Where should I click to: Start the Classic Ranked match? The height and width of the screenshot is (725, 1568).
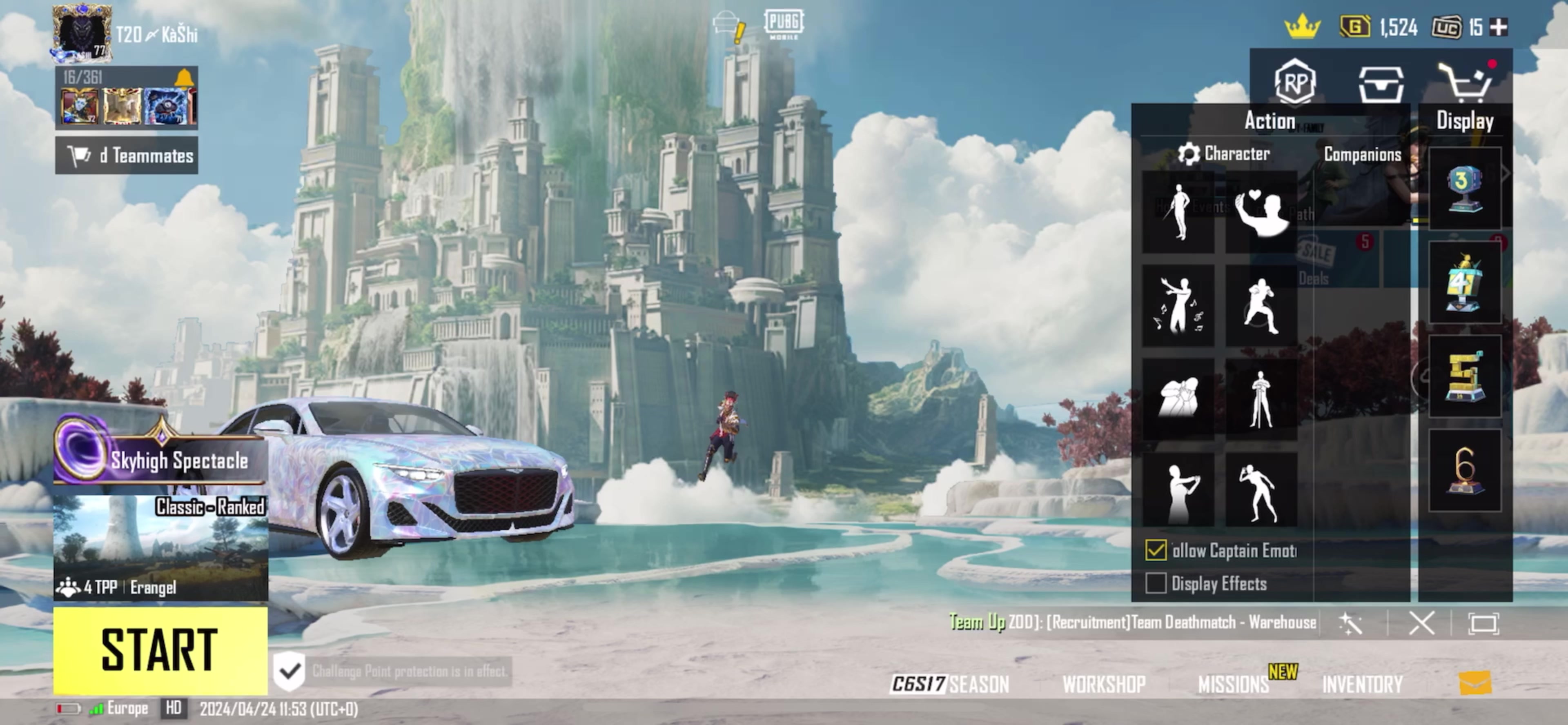pyautogui.click(x=160, y=649)
